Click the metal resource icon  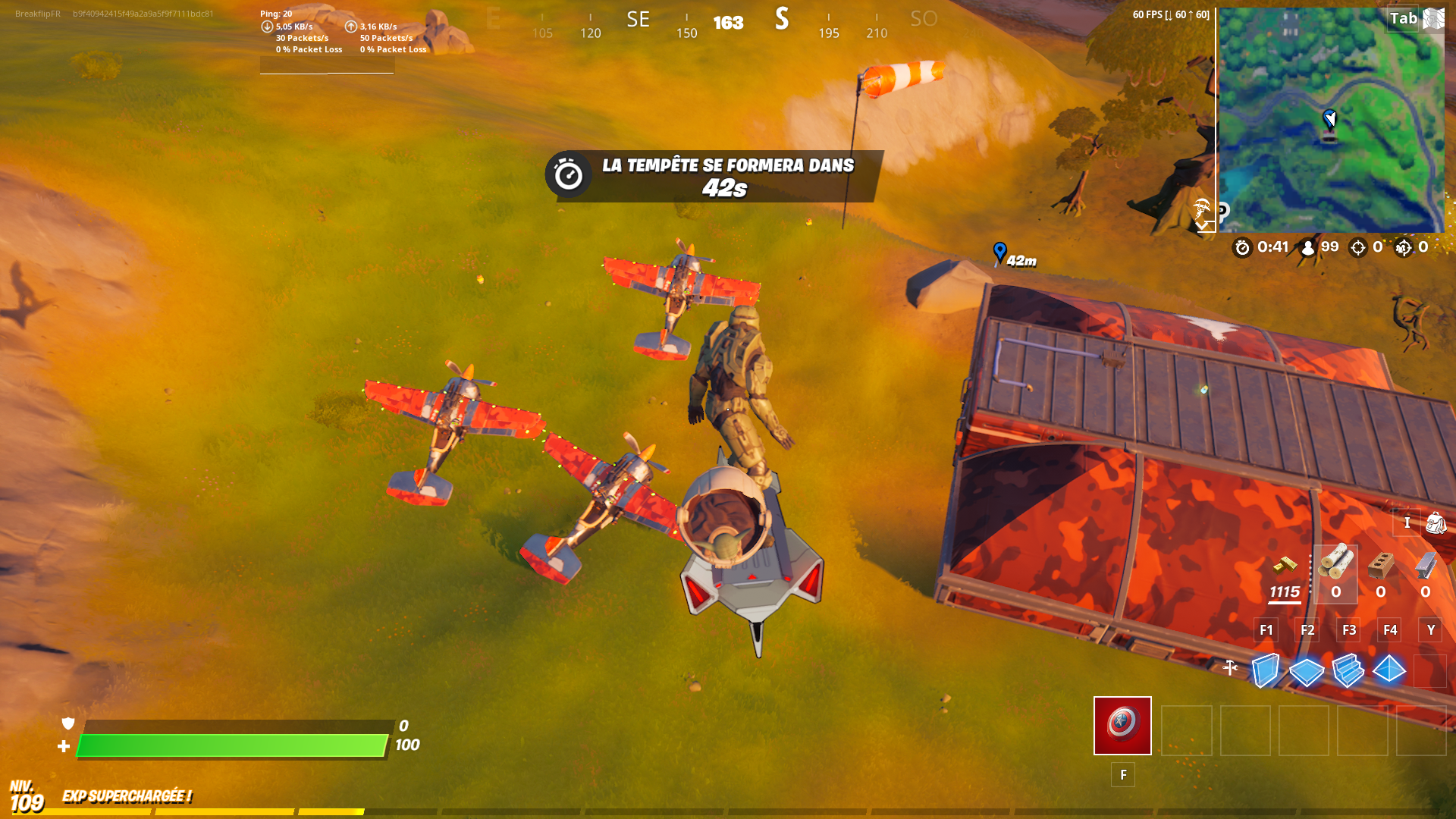1426,566
